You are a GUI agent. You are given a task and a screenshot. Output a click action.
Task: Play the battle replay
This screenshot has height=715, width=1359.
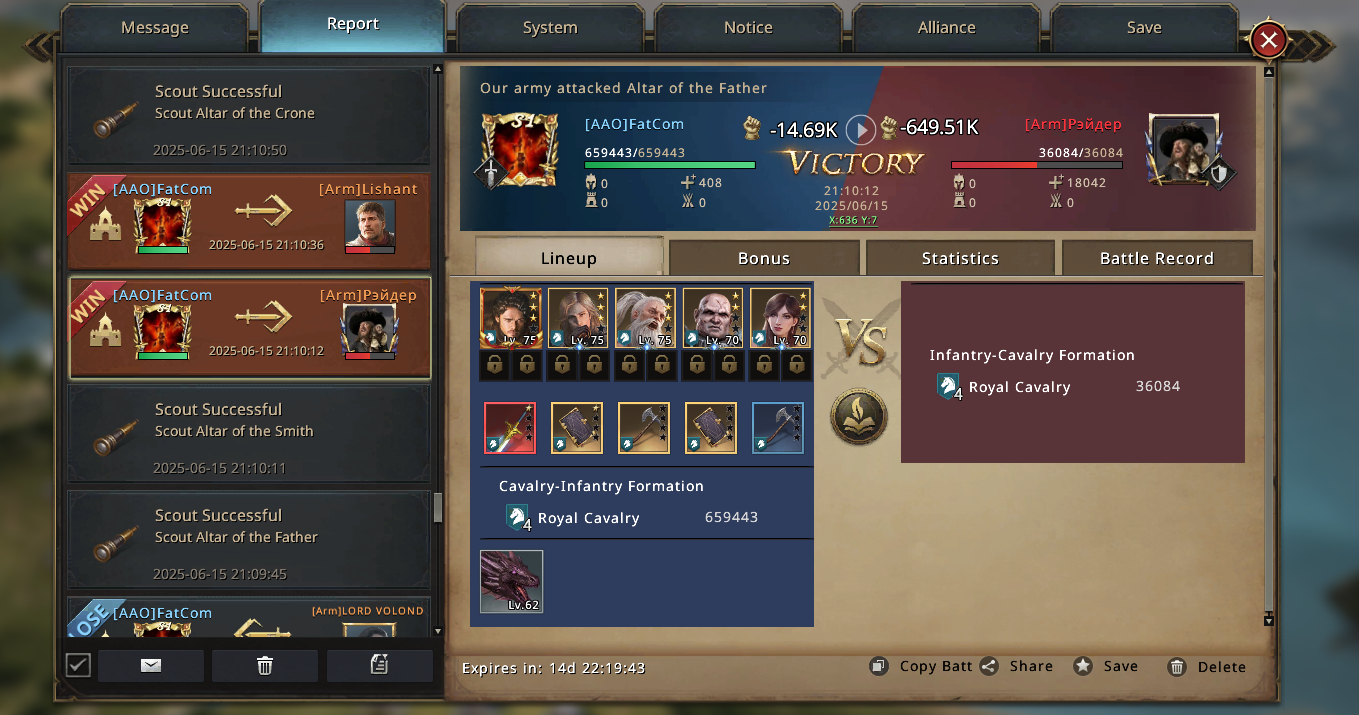(860, 130)
